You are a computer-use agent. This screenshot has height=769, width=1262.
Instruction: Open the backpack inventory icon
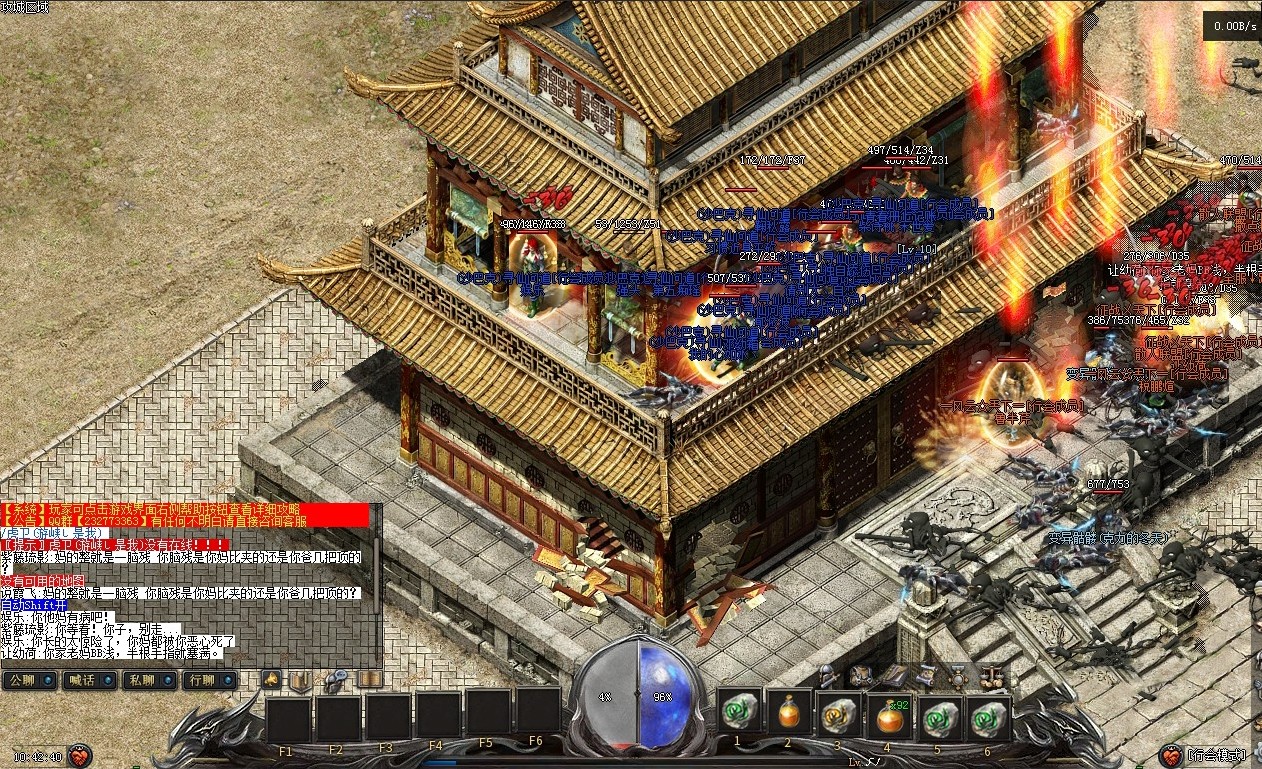860,675
